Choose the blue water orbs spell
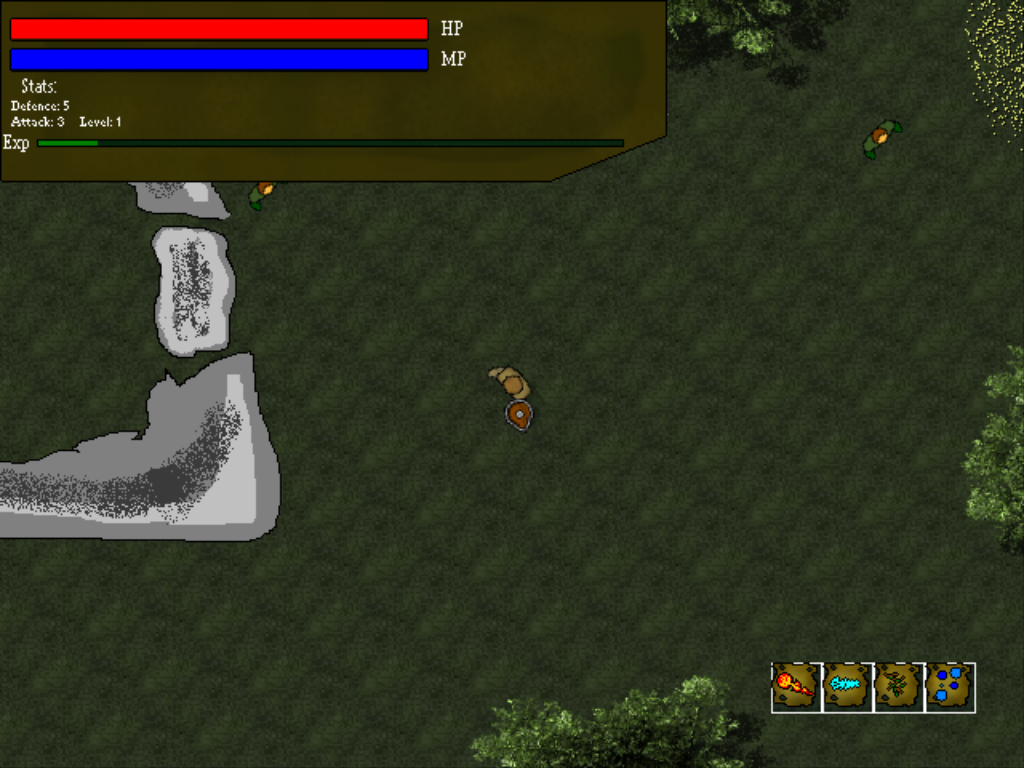Viewport: 1024px width, 768px height. point(949,687)
